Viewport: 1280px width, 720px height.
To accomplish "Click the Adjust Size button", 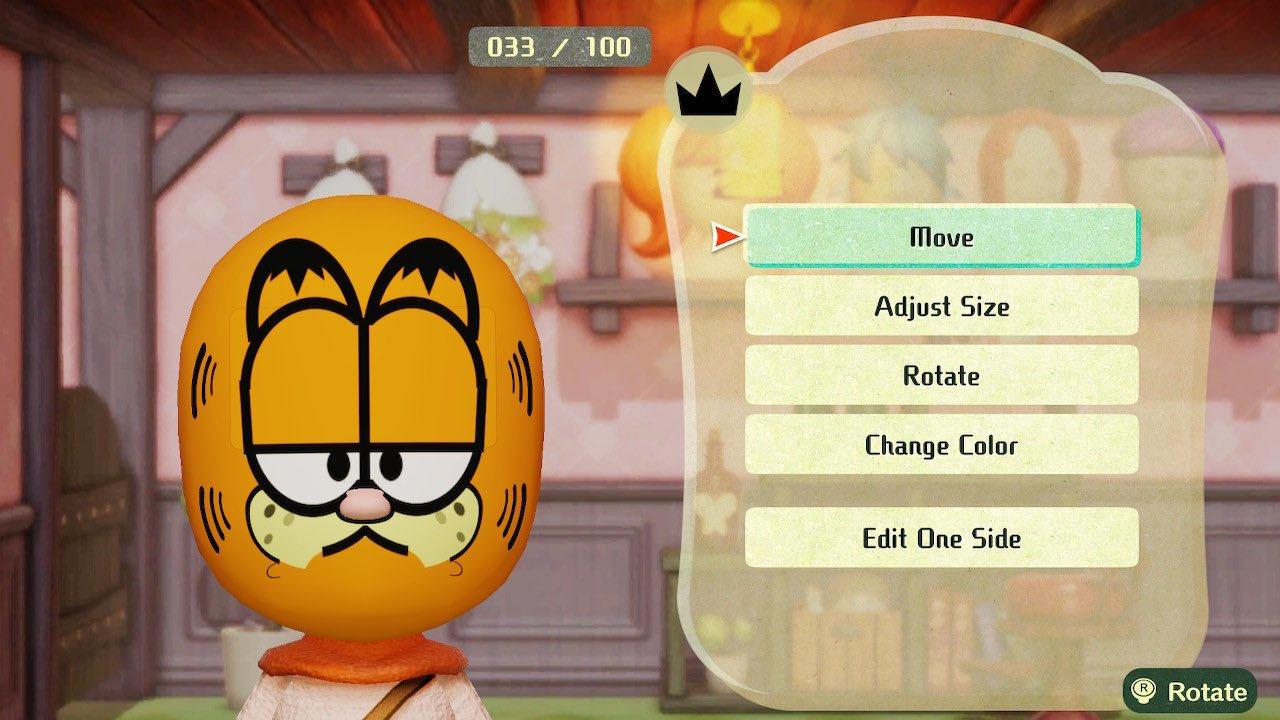I will click(939, 307).
